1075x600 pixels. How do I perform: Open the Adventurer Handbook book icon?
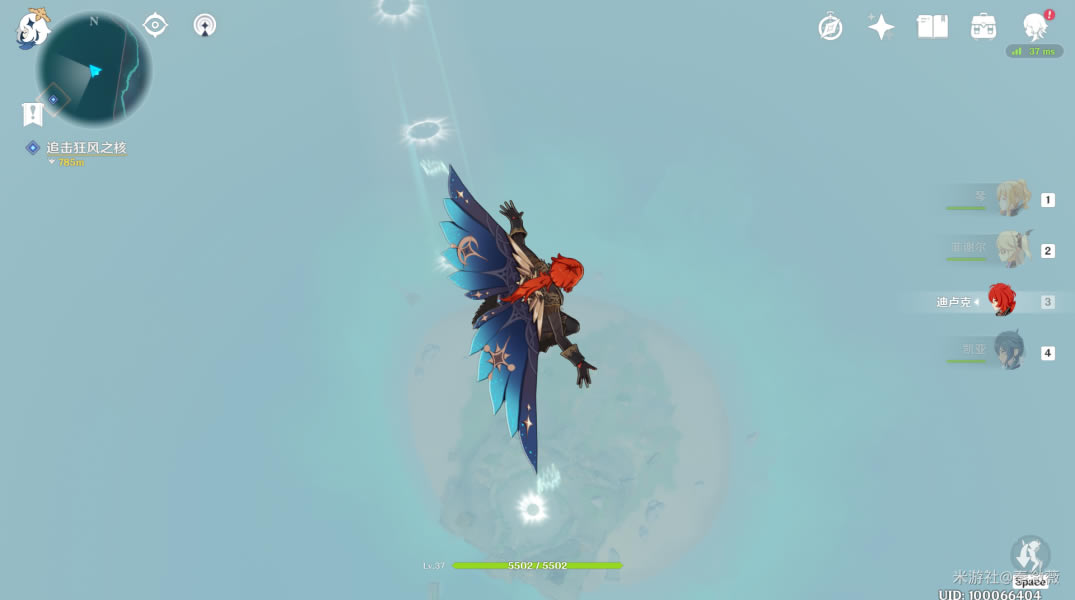tap(932, 27)
